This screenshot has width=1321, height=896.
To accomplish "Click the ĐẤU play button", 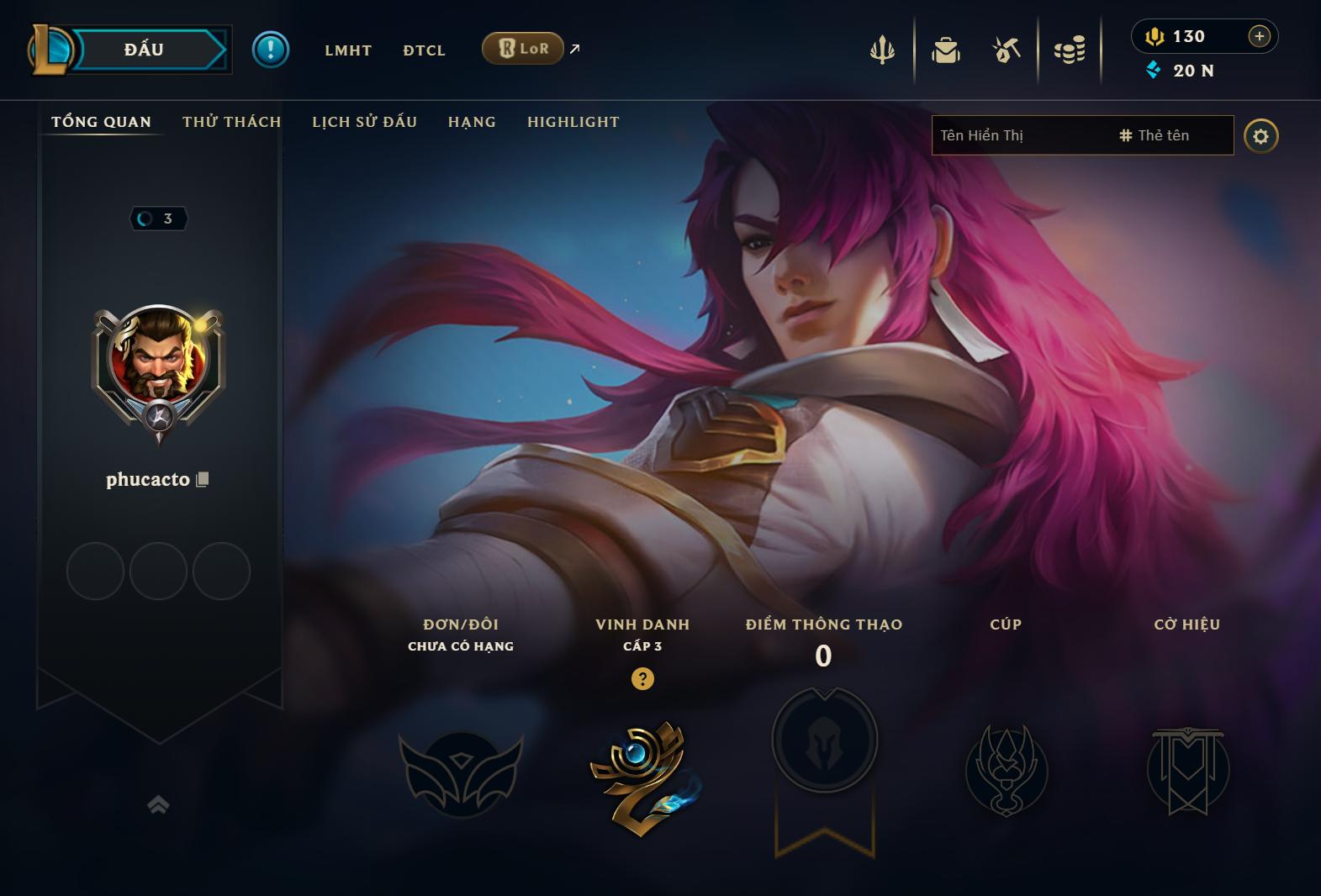I will 145,50.
